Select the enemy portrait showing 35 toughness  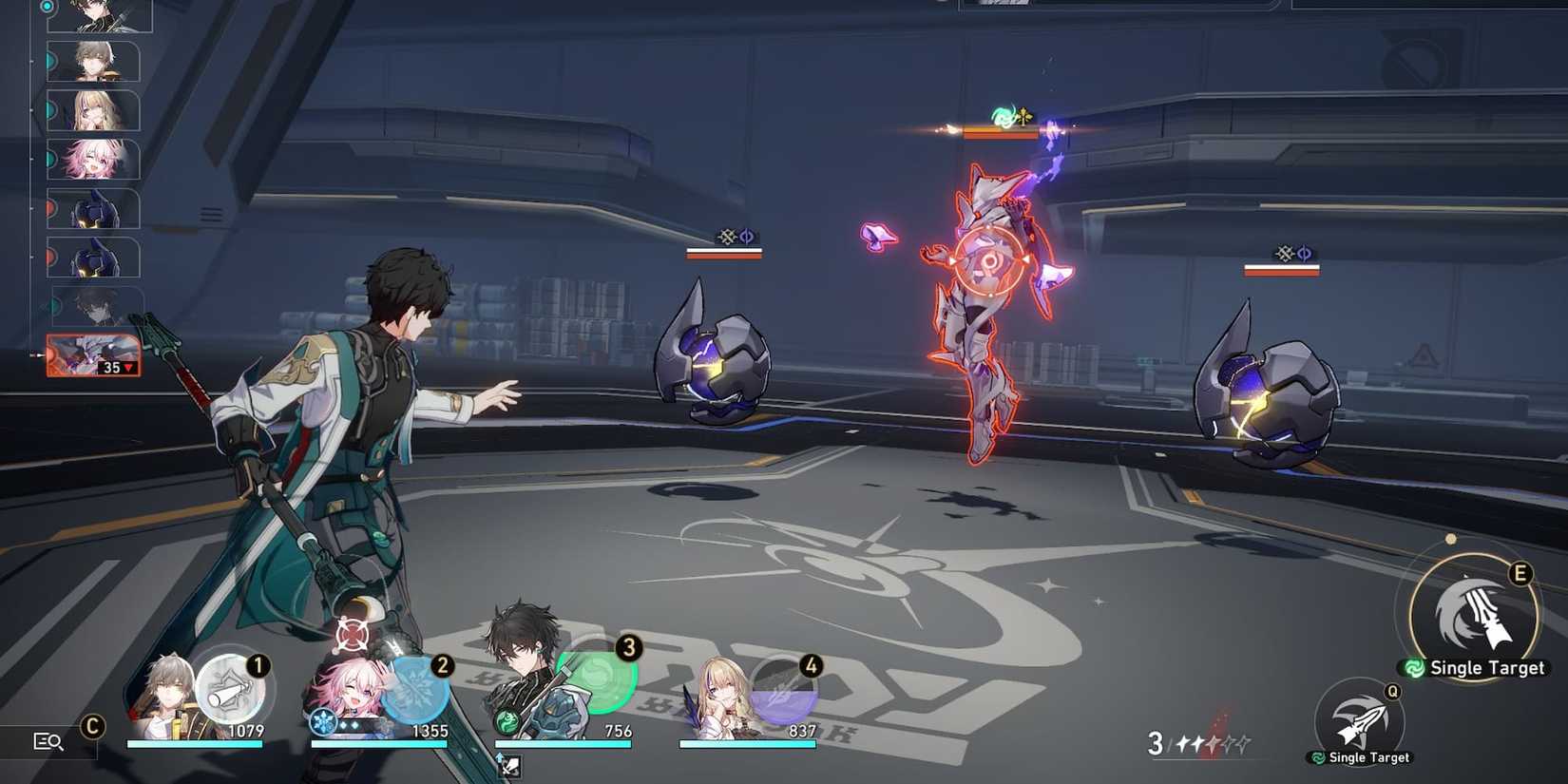click(x=90, y=354)
